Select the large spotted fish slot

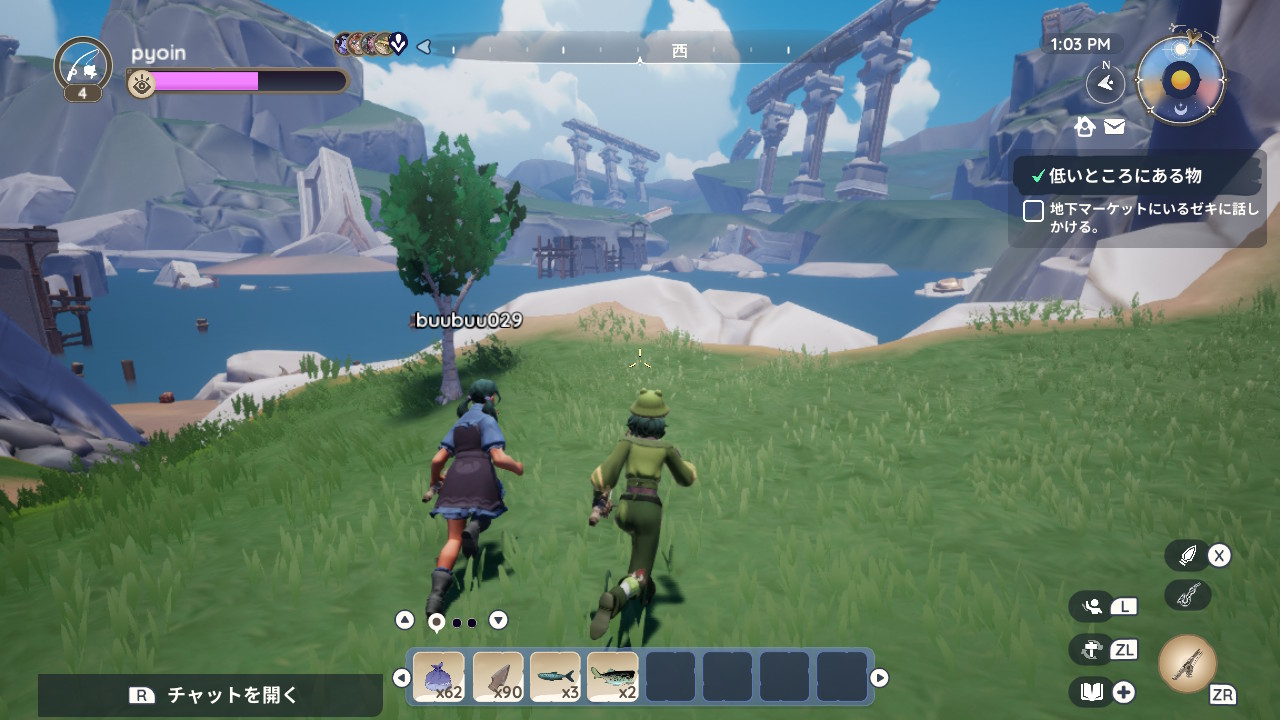[613, 677]
